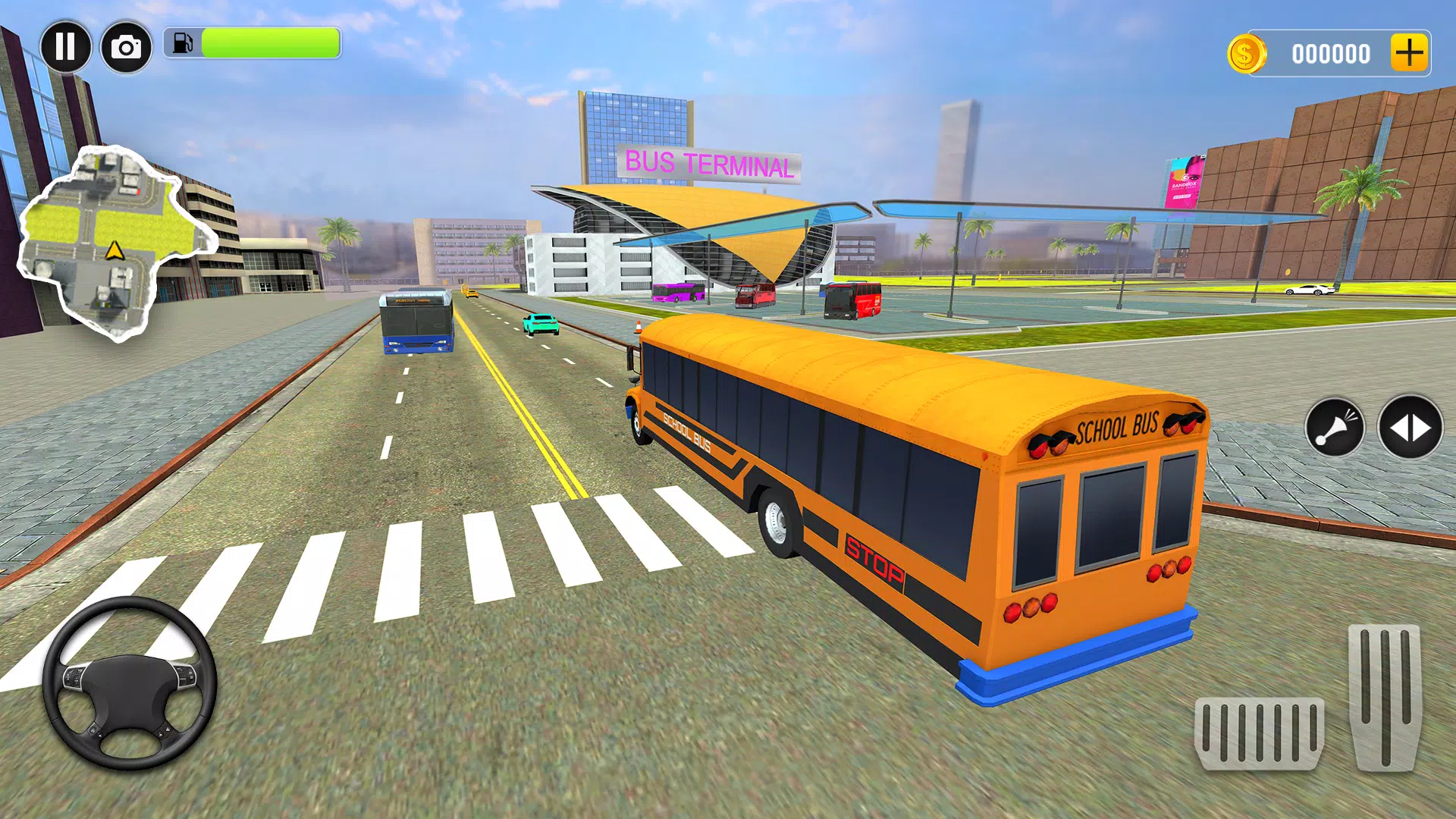Image resolution: width=1456 pixels, height=819 pixels.
Task: Click the fuel pump indicator
Action: [x=183, y=44]
